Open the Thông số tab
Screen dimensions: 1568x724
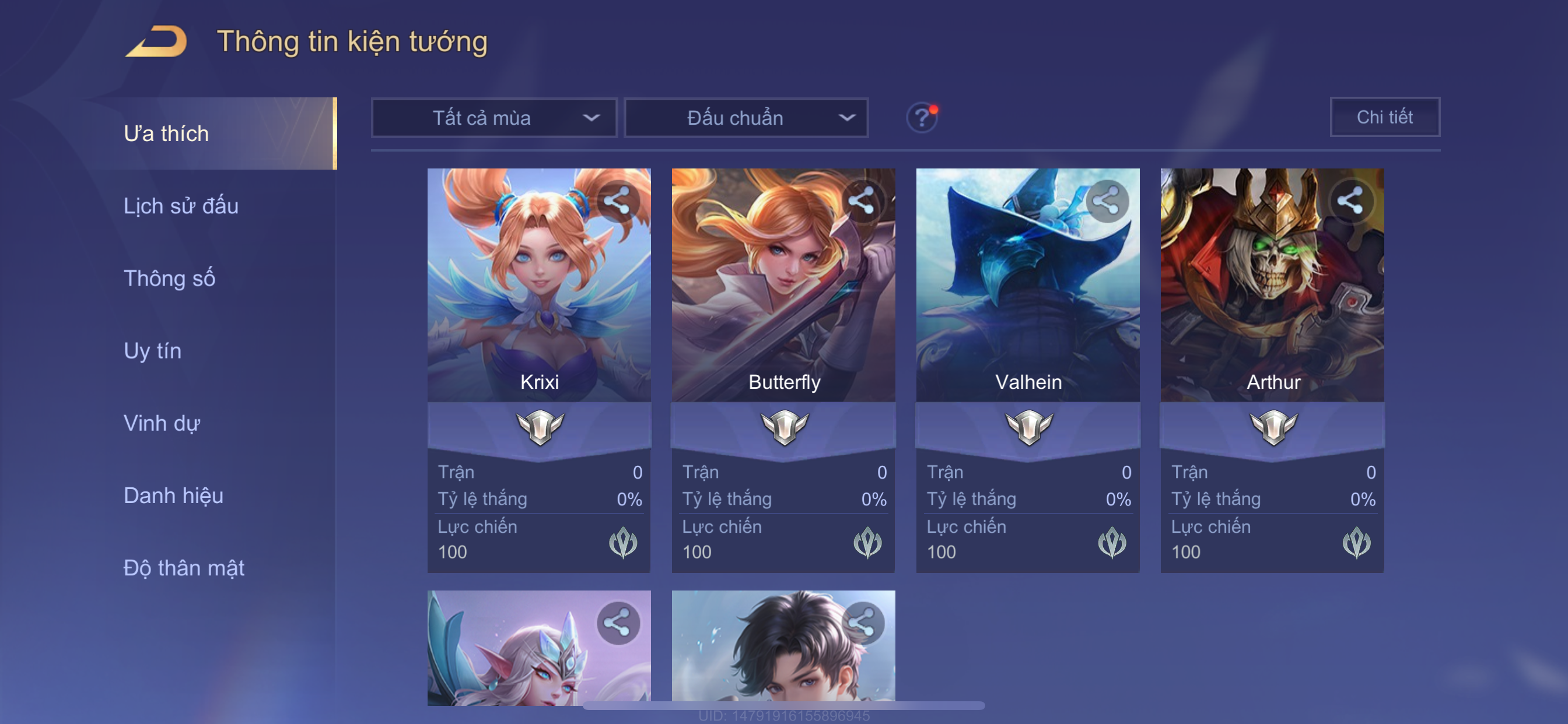[x=169, y=278]
